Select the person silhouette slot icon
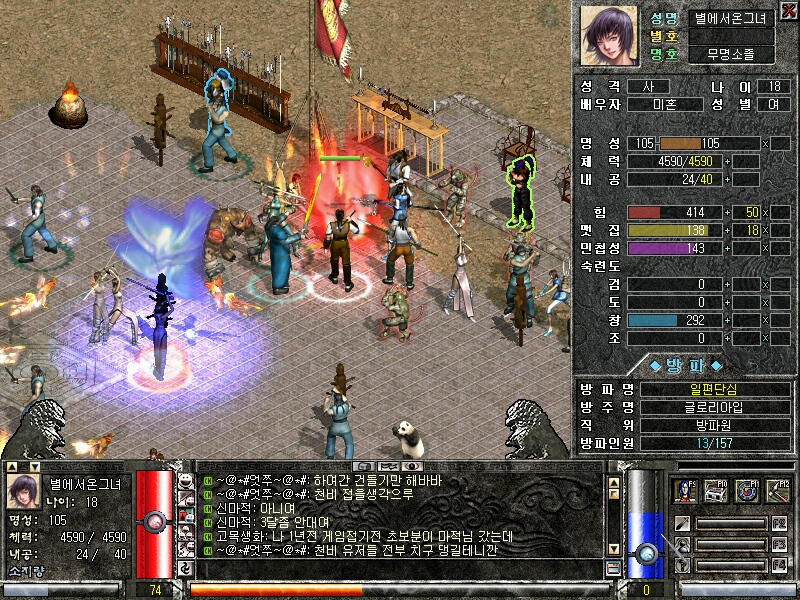 pos(682,545)
